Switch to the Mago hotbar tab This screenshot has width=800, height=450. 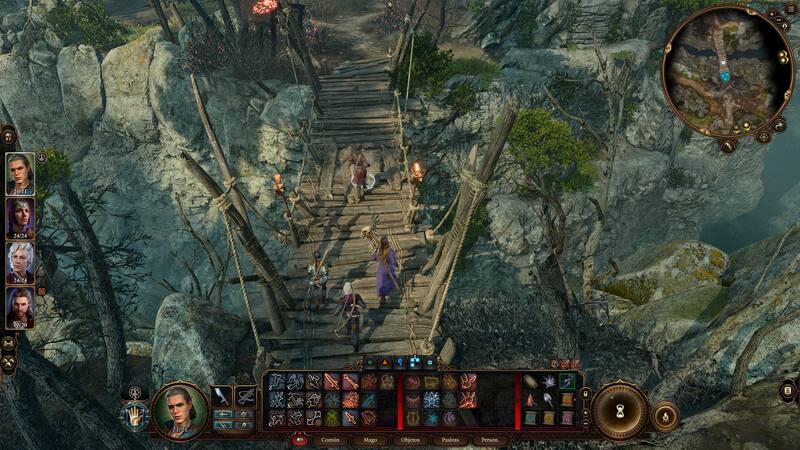[369, 440]
